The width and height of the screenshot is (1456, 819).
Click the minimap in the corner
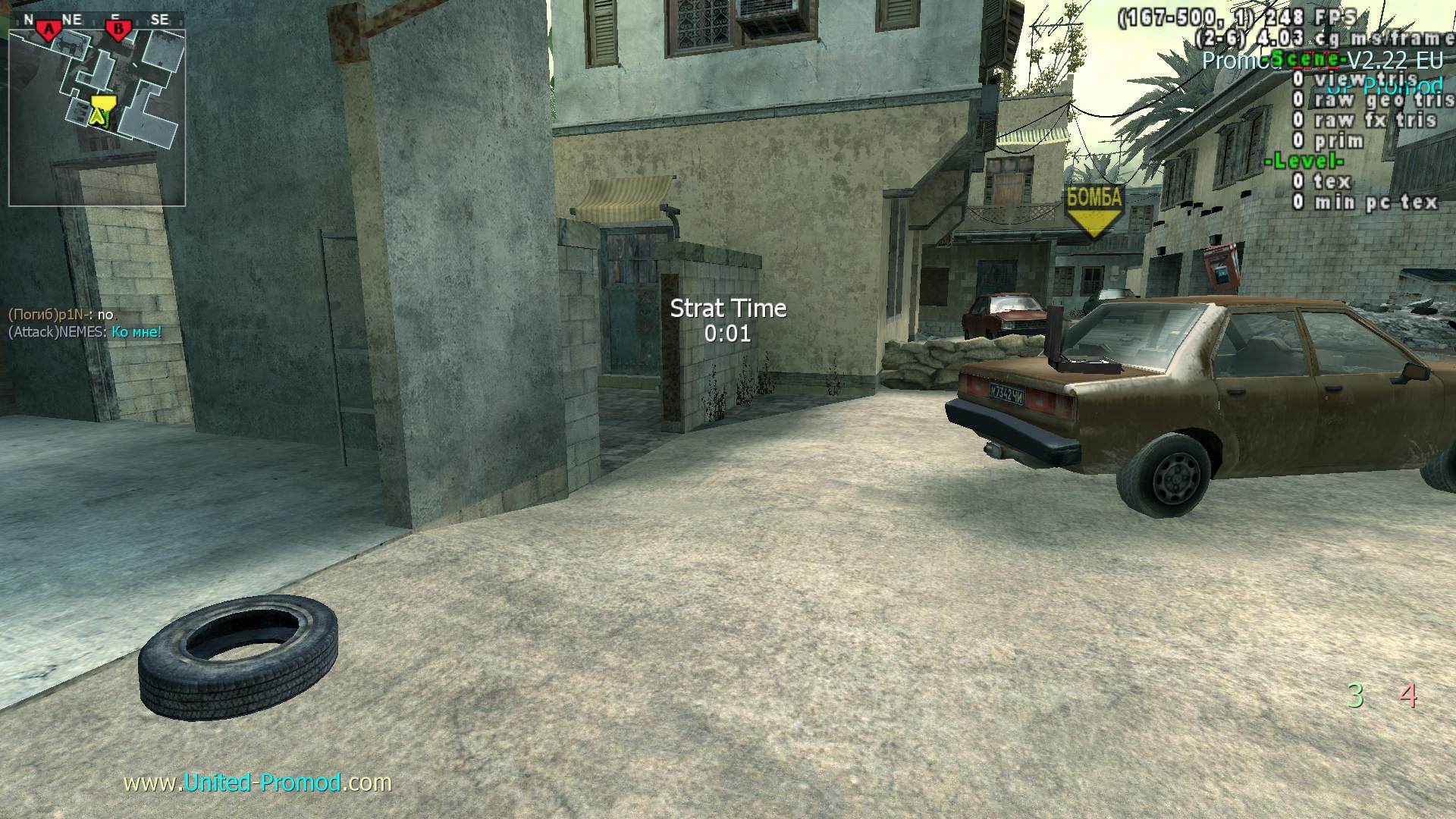coord(97,108)
